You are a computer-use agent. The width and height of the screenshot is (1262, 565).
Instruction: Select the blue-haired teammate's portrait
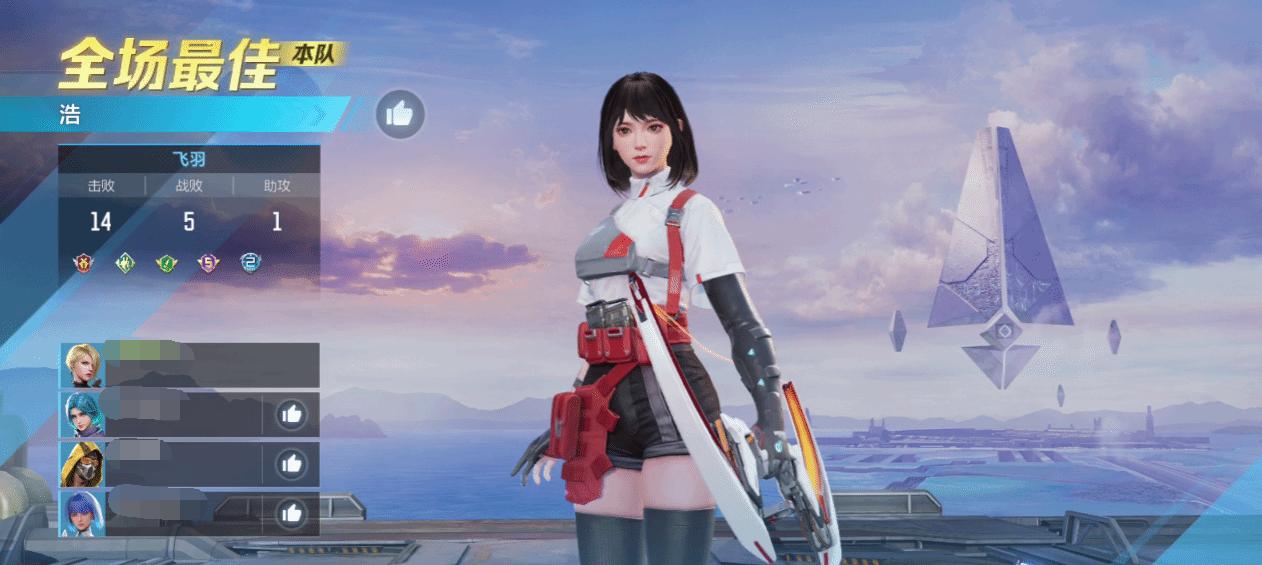click(81, 513)
